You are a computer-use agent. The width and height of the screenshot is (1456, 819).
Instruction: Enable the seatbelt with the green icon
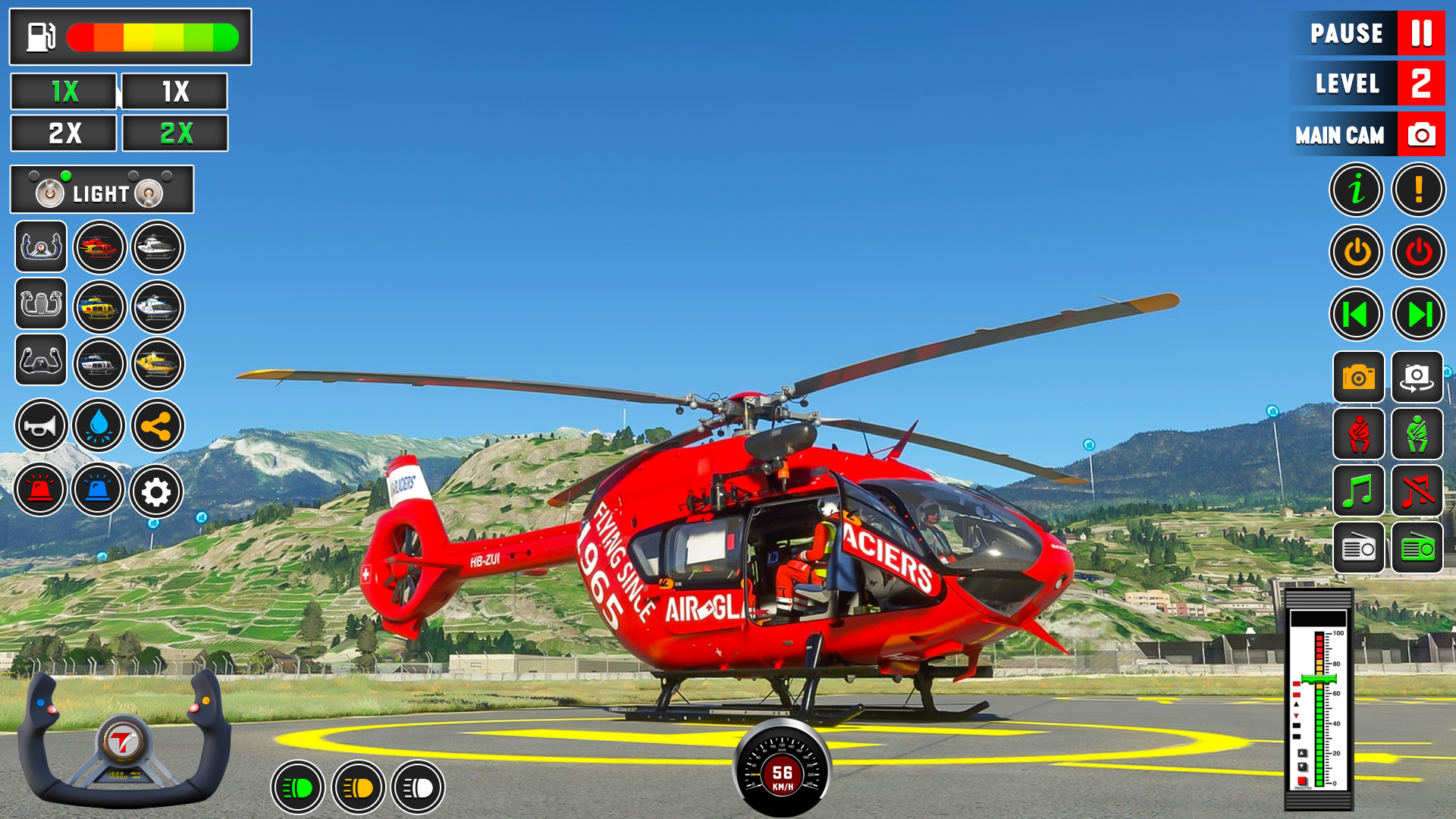1419,435
